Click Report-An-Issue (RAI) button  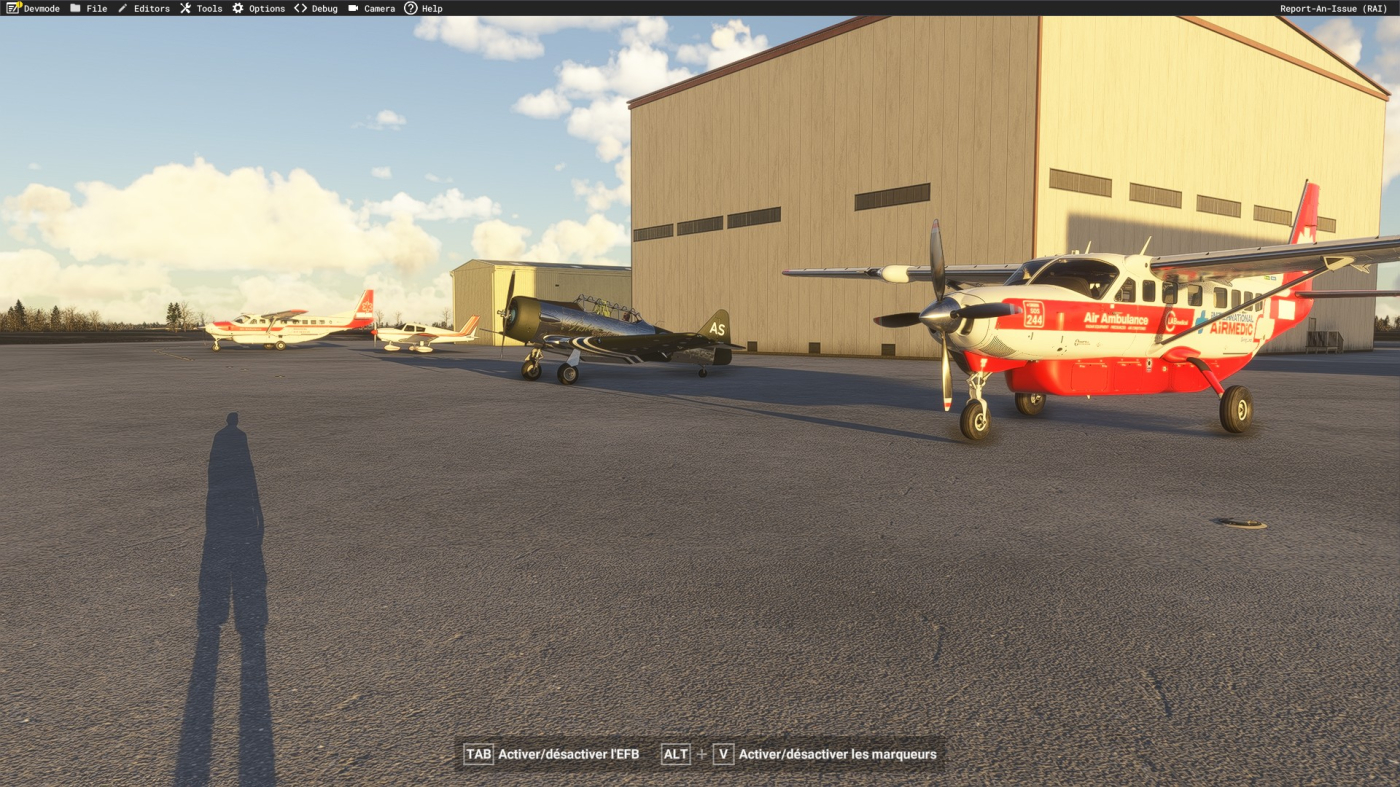(x=1333, y=8)
